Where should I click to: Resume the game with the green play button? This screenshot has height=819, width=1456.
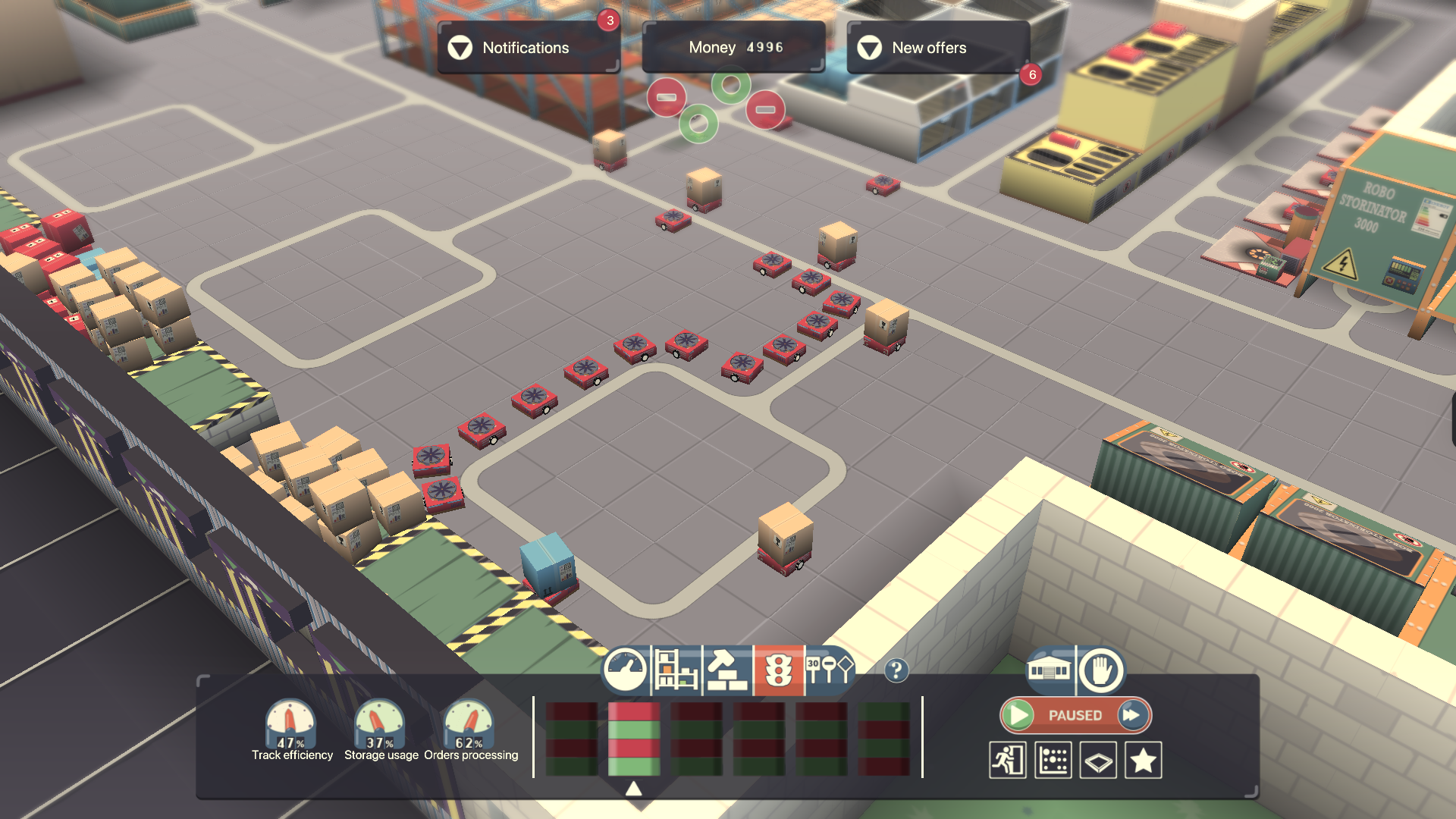pyautogui.click(x=1020, y=715)
